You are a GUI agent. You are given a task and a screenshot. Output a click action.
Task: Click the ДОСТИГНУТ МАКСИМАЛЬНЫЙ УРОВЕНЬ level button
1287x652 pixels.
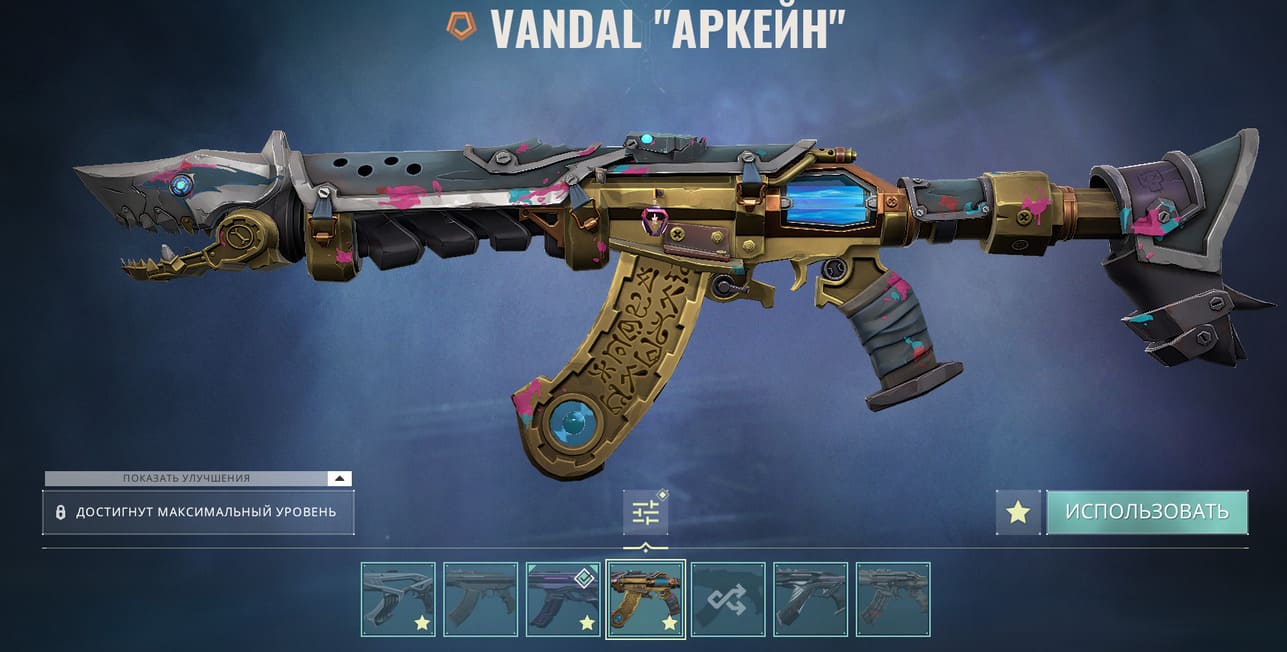198,512
